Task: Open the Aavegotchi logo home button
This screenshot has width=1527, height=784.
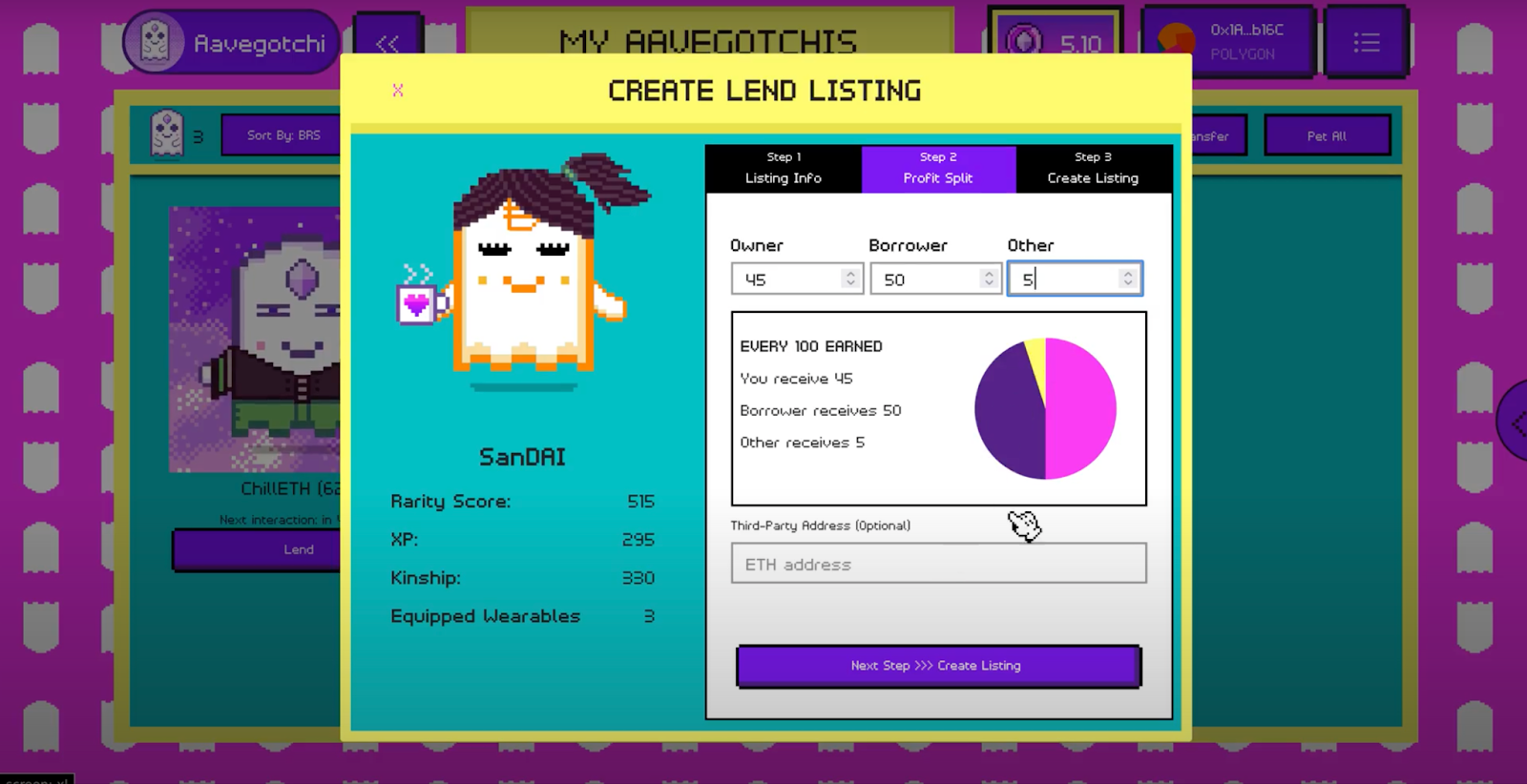Action: 232,43
